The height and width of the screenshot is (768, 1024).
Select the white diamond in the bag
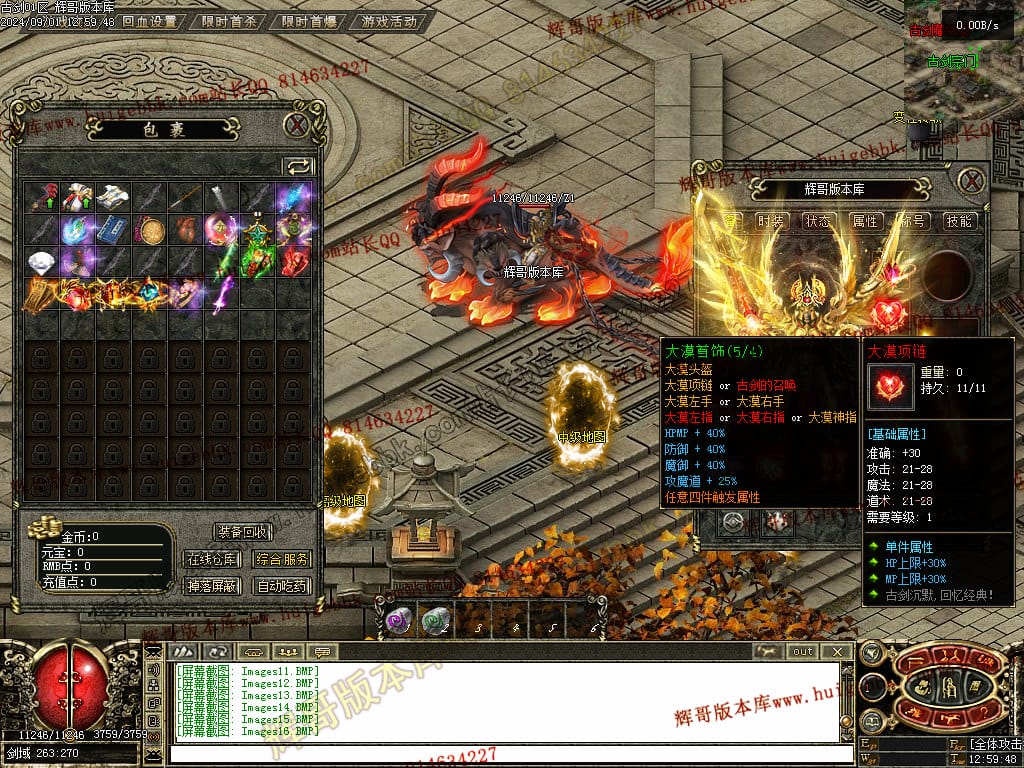[41, 262]
